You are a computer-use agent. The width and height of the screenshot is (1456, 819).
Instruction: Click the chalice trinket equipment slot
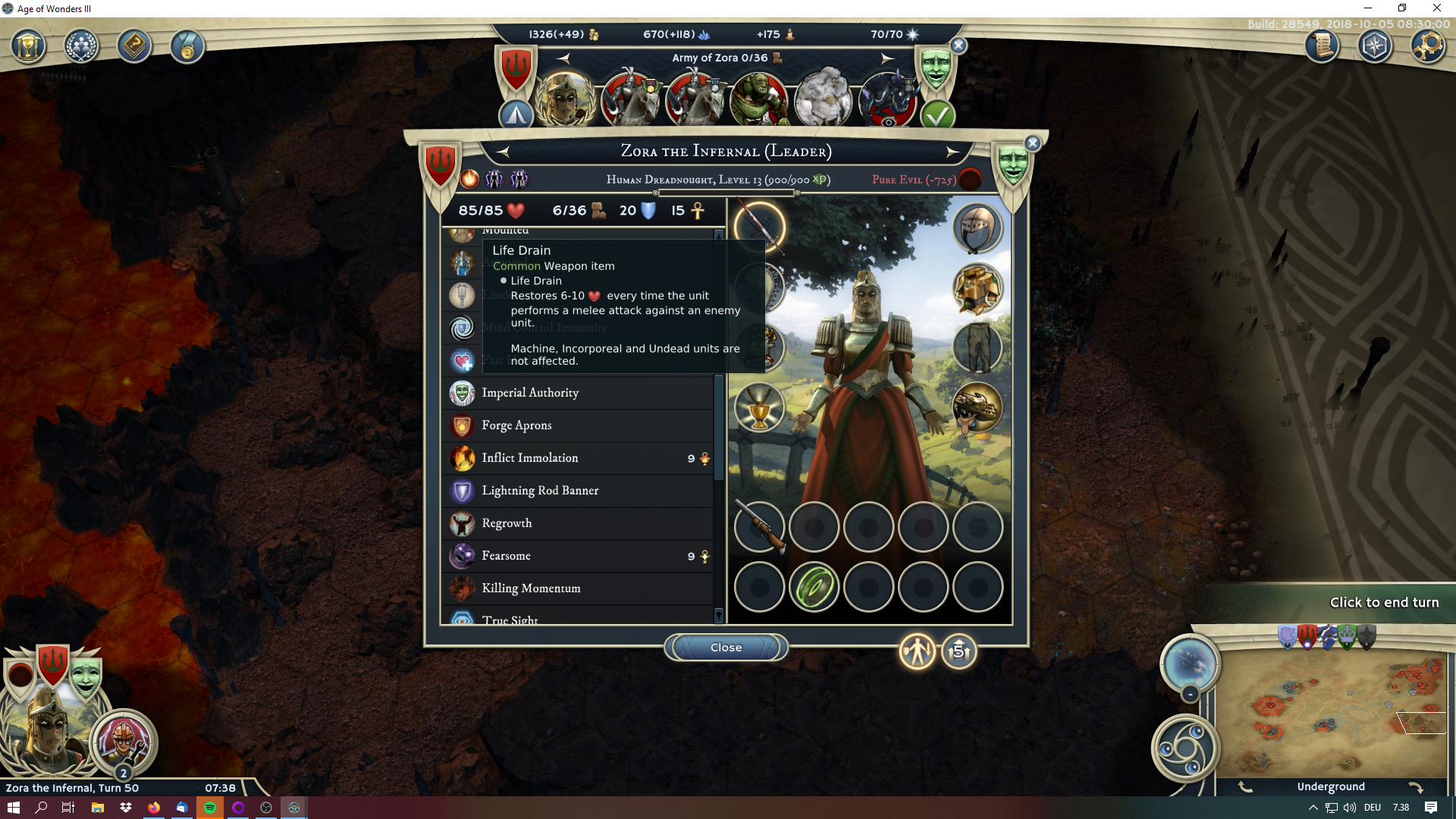point(759,408)
